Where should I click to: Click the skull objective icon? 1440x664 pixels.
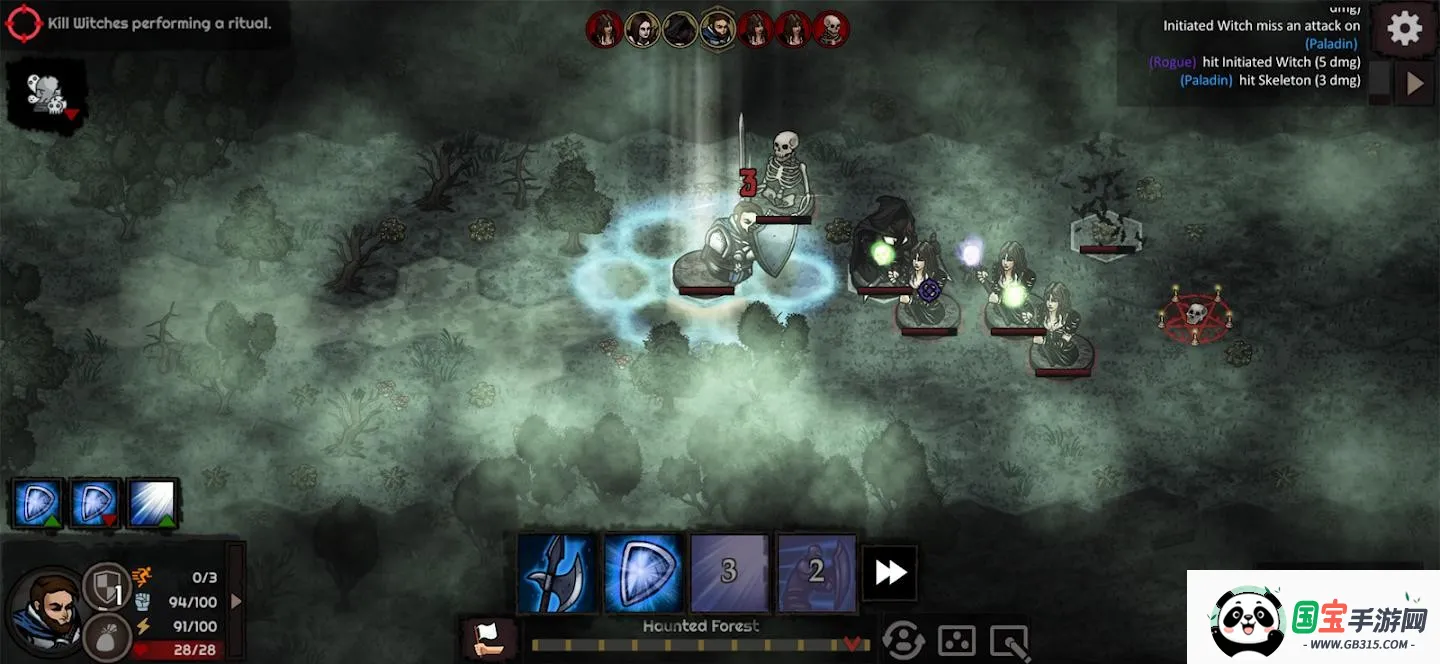point(45,96)
